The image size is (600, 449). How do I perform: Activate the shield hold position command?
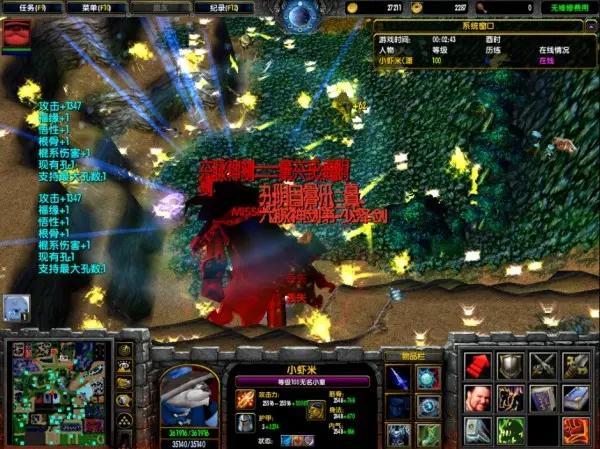[x=510, y=366]
